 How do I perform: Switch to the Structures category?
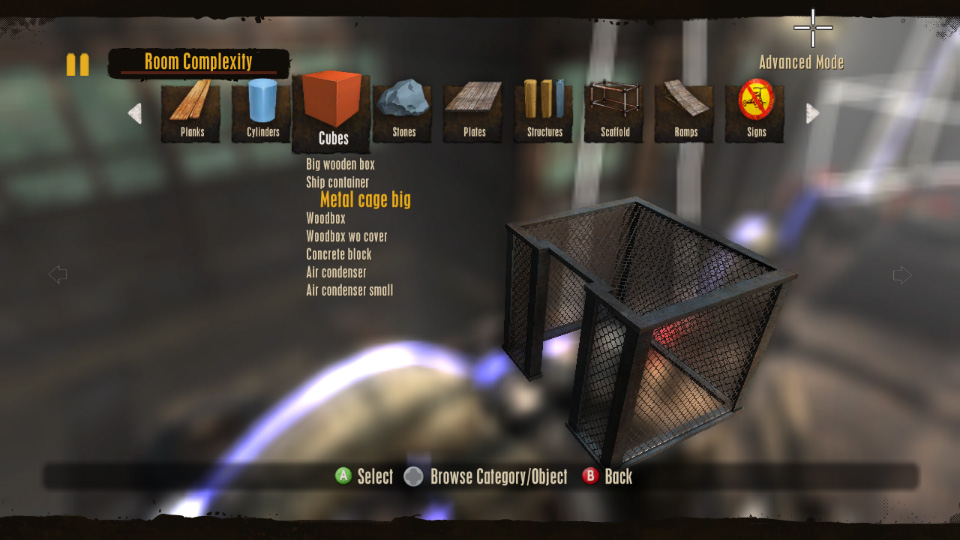coord(544,110)
